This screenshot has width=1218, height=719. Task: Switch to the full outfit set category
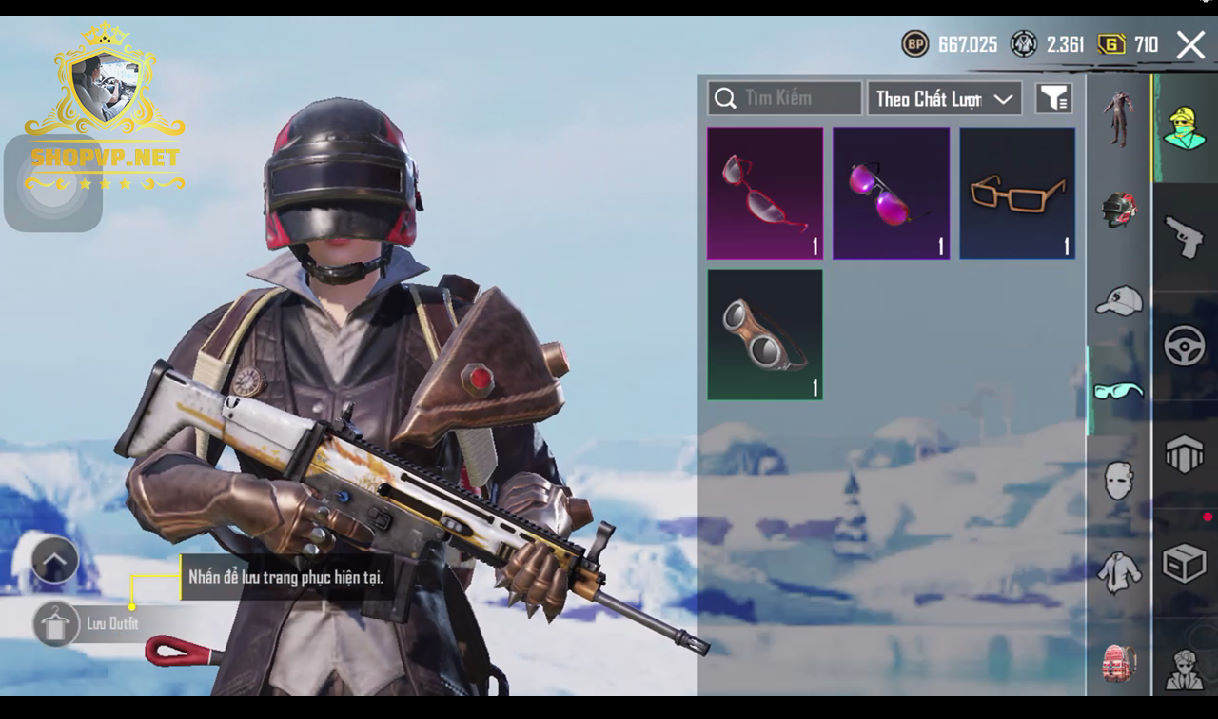coord(1118,120)
